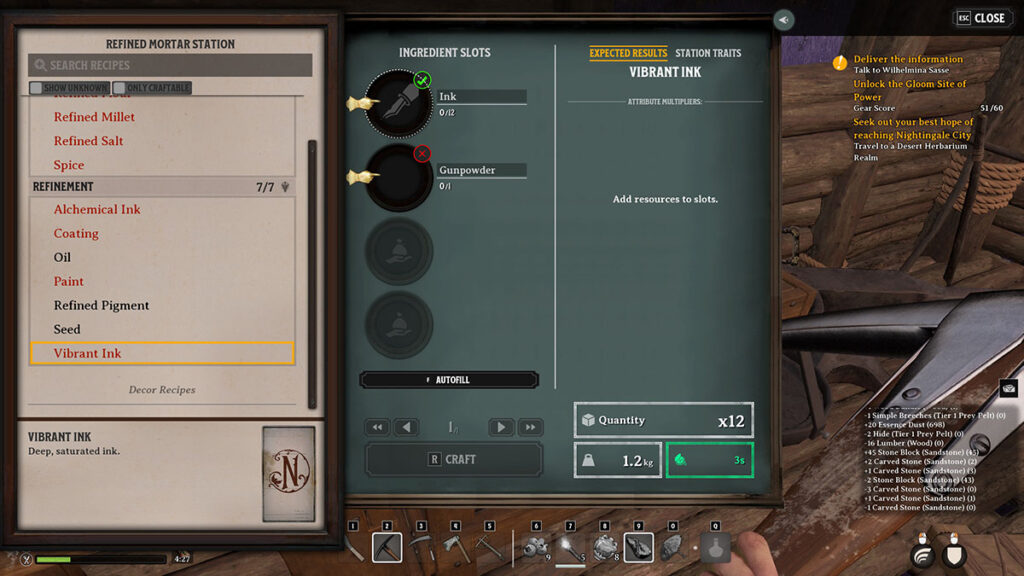Pick the Coating recipe
Image resolution: width=1024 pixels, height=576 pixels.
pos(76,233)
